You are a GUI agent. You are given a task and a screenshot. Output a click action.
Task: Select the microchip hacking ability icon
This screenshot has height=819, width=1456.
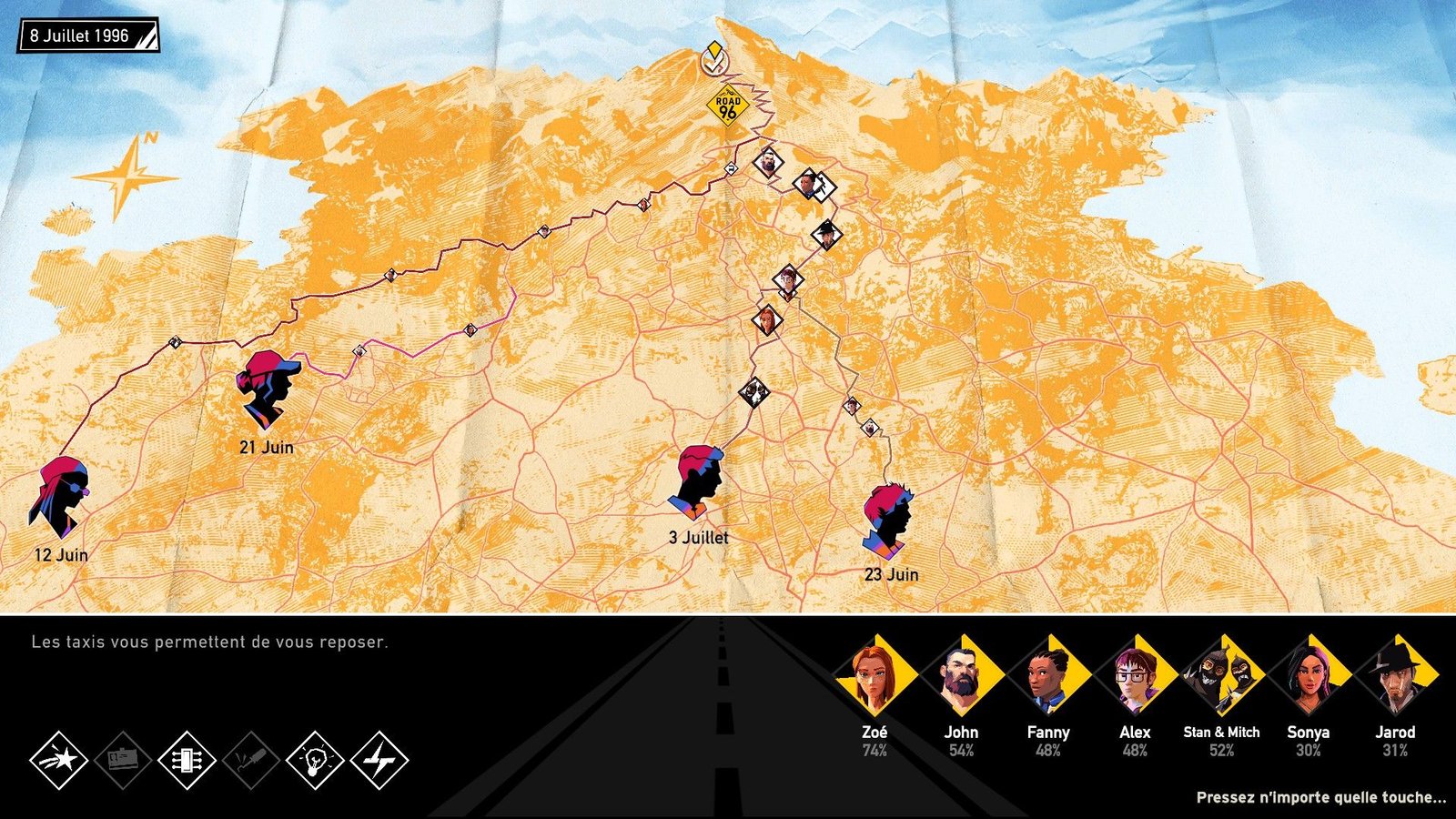click(x=187, y=760)
